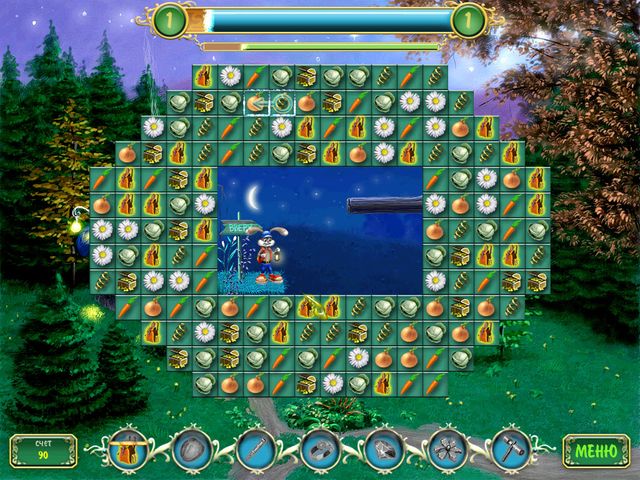The height and width of the screenshot is (480, 640).
Task: Select the zucchini tile in the board's top-right corner
Action: click(435, 76)
